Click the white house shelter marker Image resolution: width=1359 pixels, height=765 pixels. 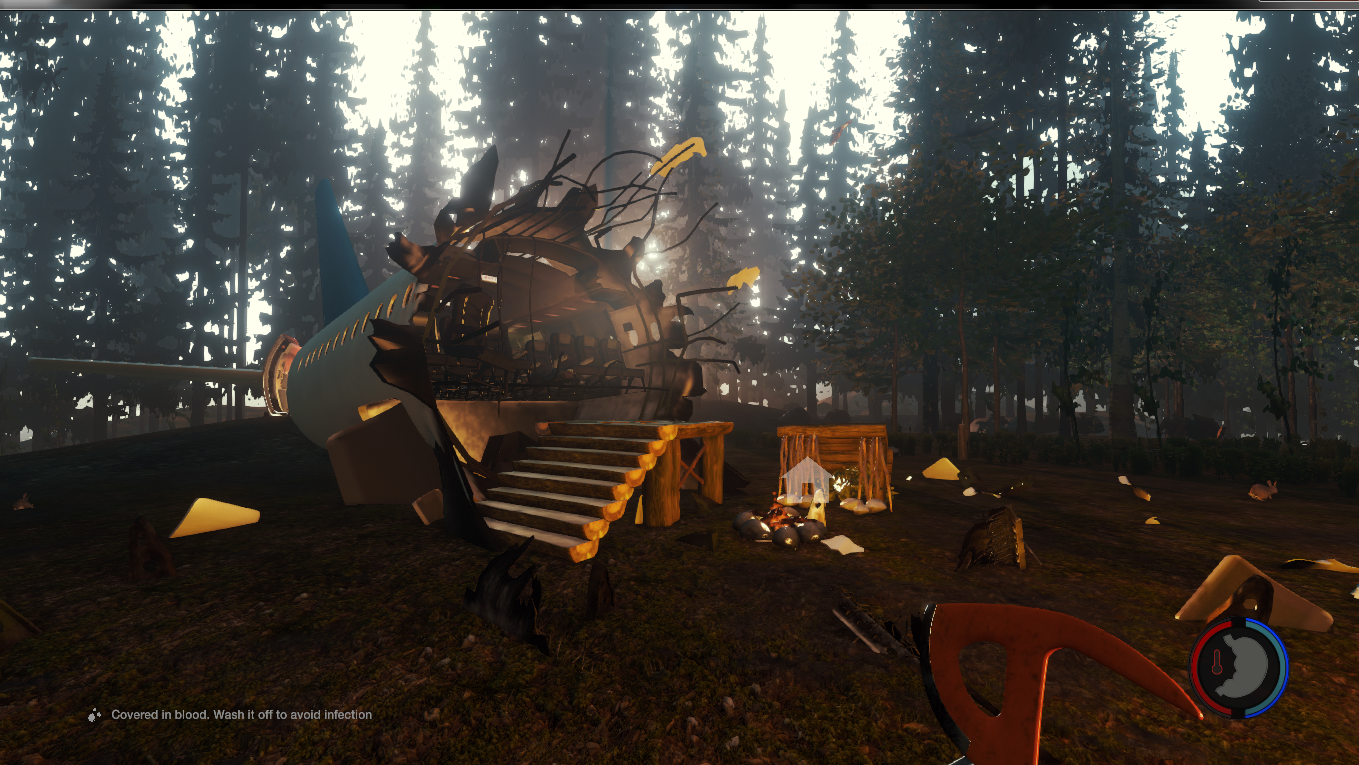[807, 477]
